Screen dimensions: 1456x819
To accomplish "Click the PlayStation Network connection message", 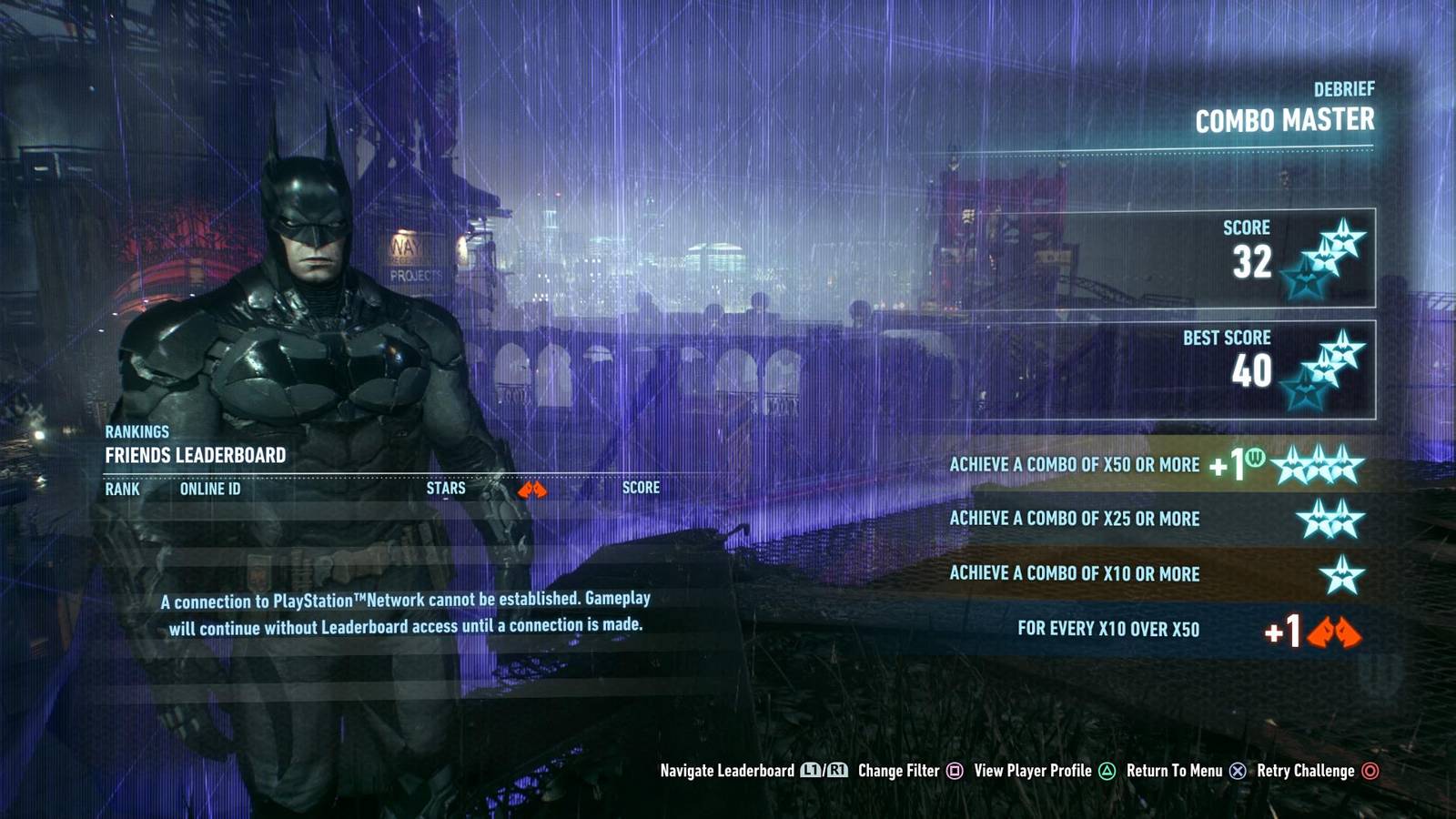I will [x=408, y=612].
